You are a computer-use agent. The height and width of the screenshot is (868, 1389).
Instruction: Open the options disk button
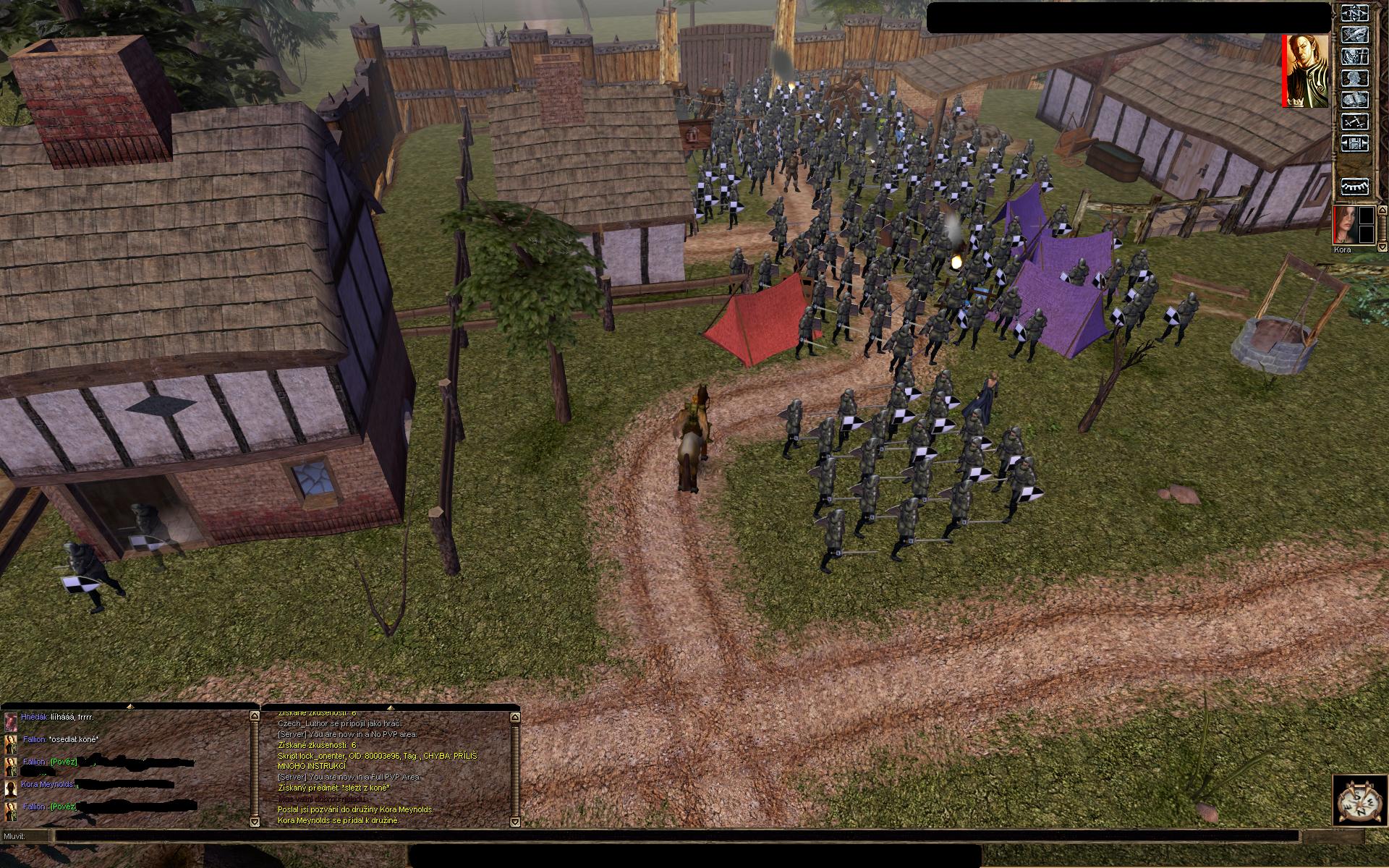[x=1355, y=142]
